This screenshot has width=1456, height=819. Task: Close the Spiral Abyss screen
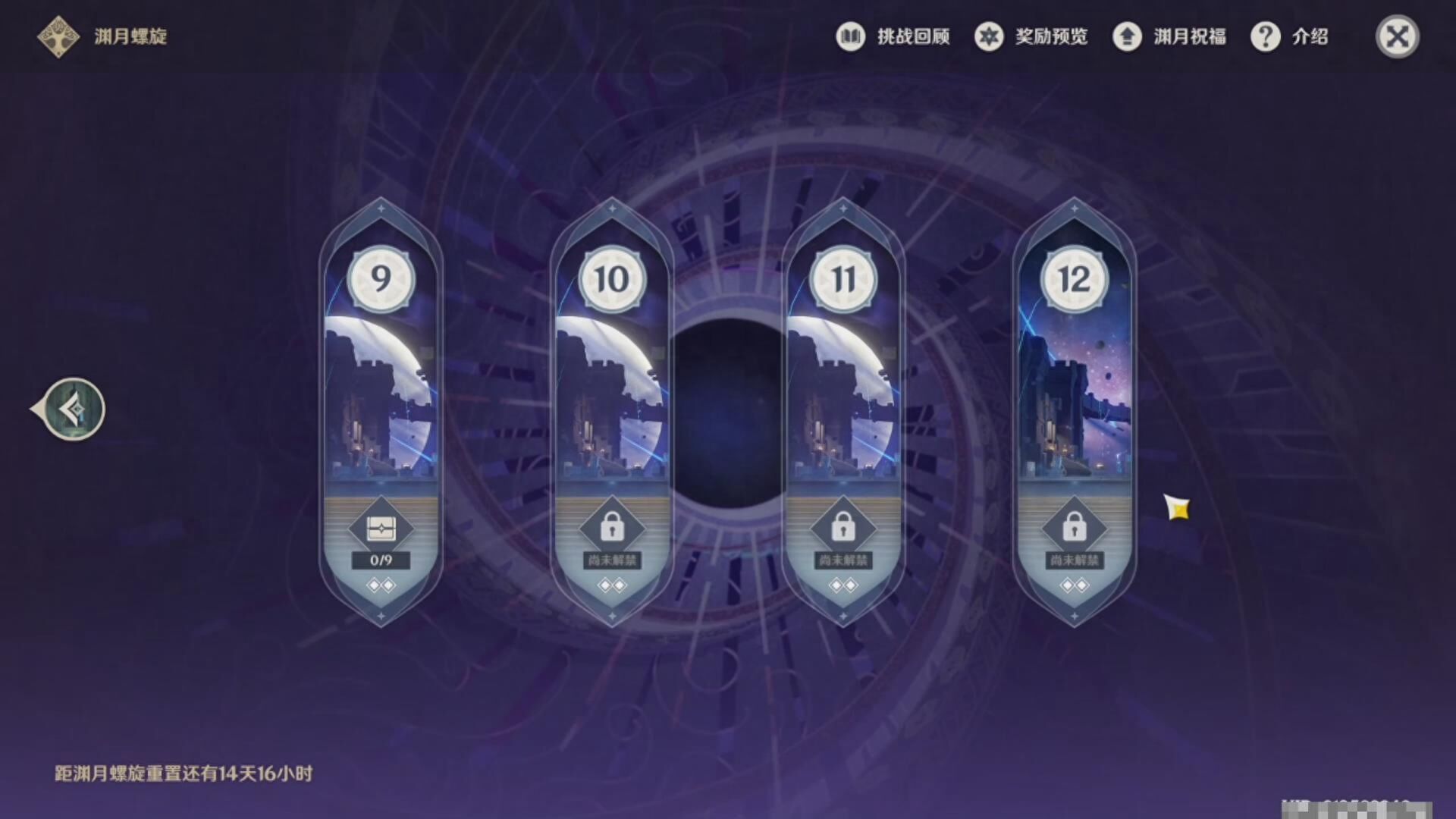pyautogui.click(x=1397, y=36)
